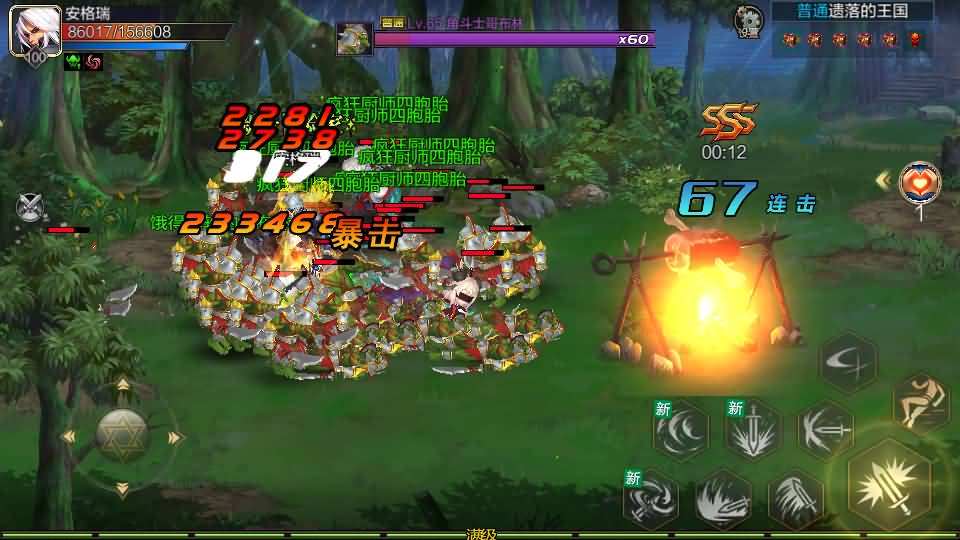Image resolution: width=960 pixels, height=540 pixels.
Task: Use the multi-slash sword skill
Action: (x=796, y=497)
